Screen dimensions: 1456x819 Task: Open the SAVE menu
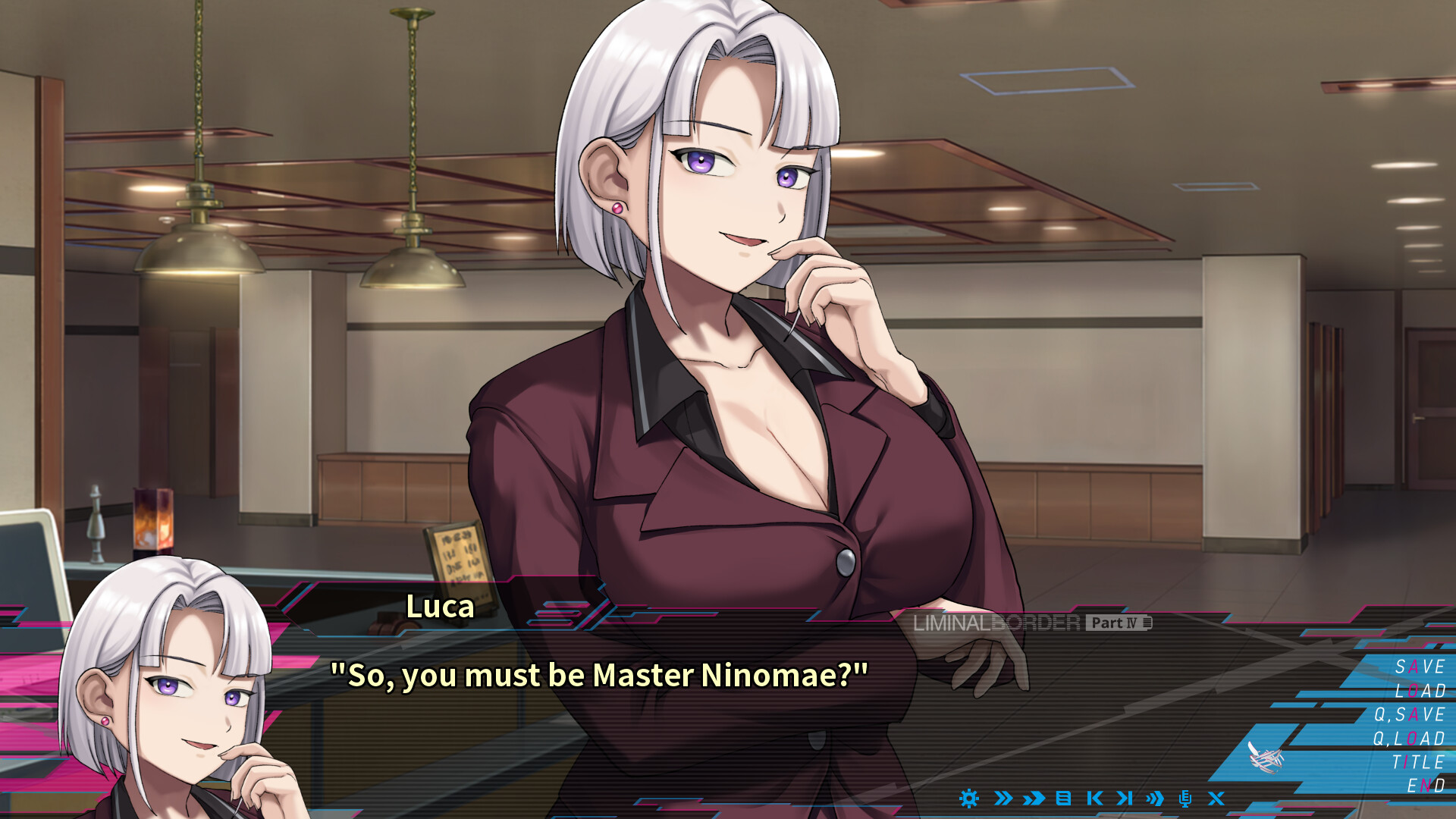tap(1420, 668)
